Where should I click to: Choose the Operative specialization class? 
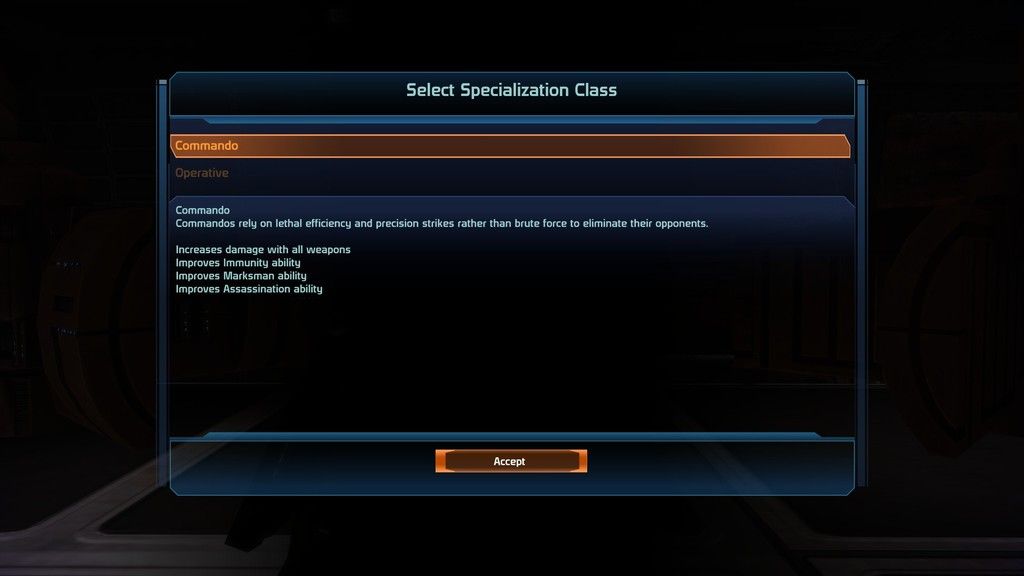point(203,173)
